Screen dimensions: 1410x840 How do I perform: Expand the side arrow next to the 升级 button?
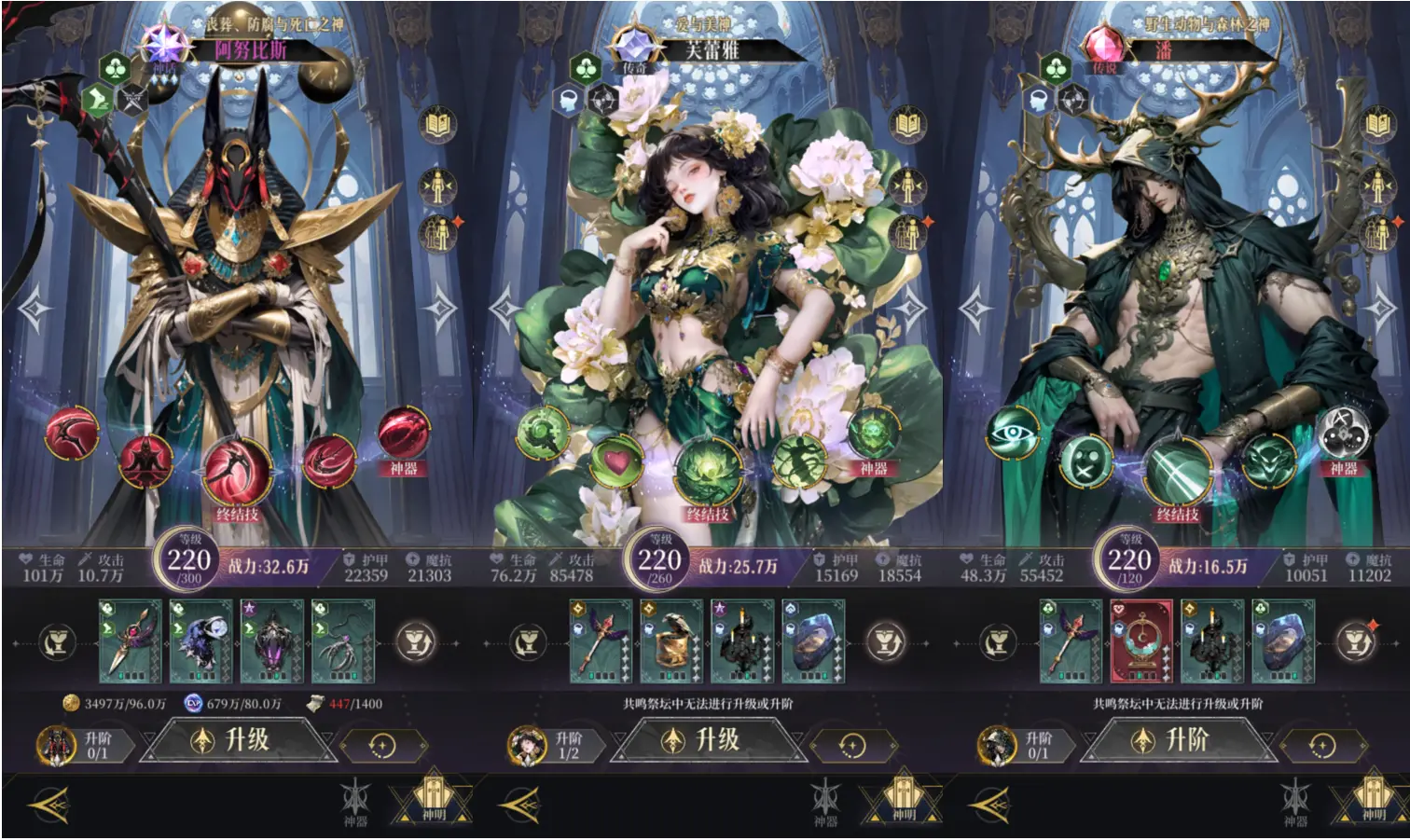328,739
